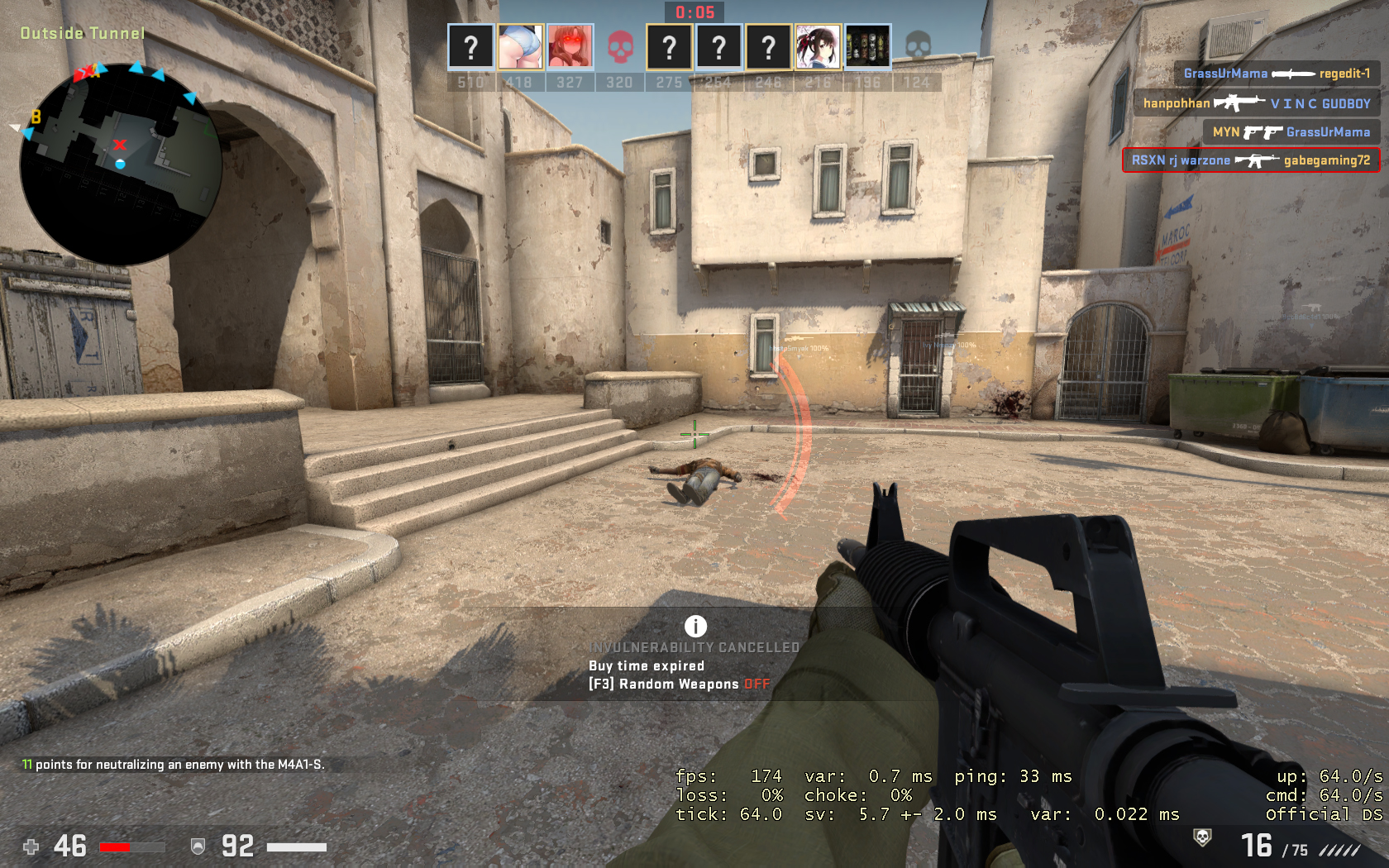This screenshot has width=1389, height=868.
Task: Click the hanpohhan kill feed entry
Action: (x=1256, y=103)
